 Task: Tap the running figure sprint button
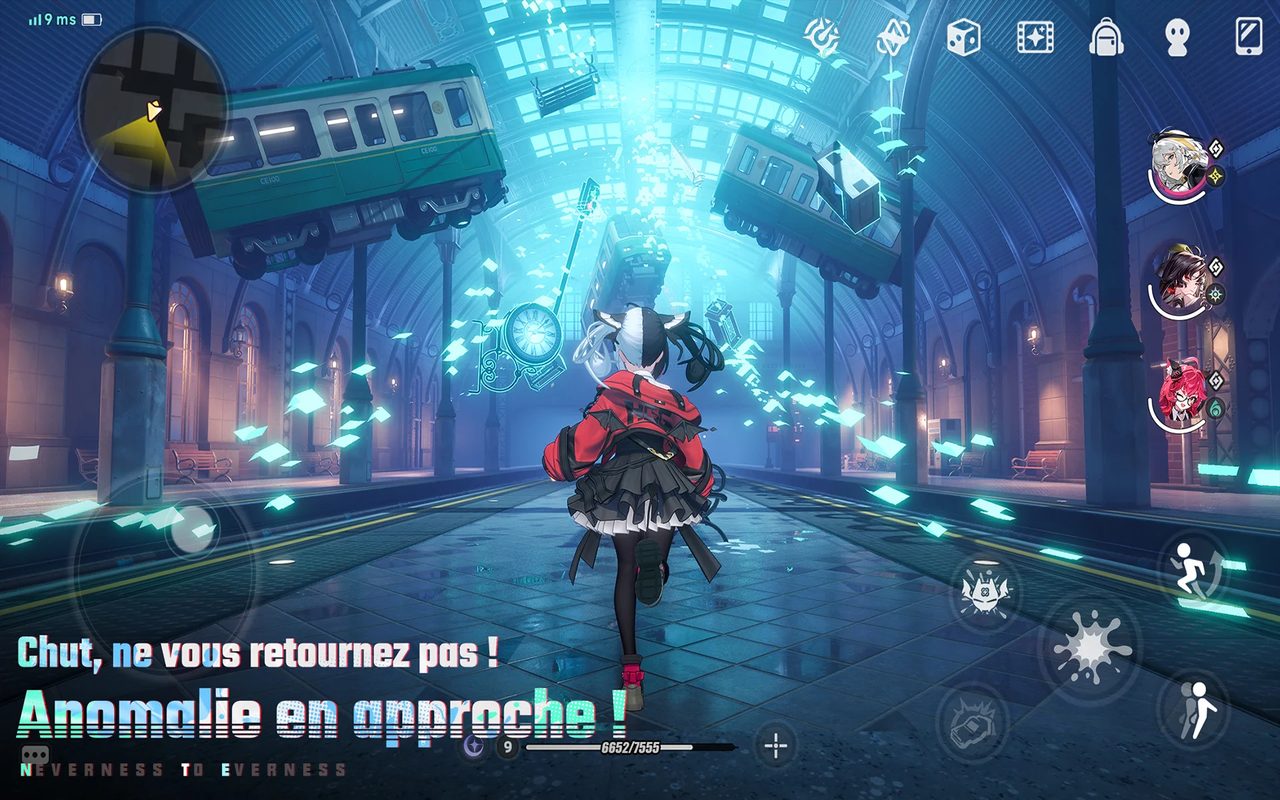[1192, 566]
